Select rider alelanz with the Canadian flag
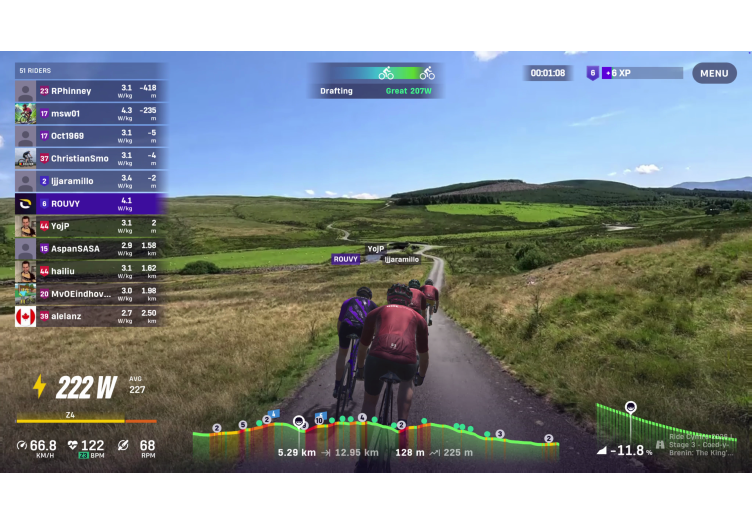Viewport: 752px width, 524px height. [x=90, y=316]
